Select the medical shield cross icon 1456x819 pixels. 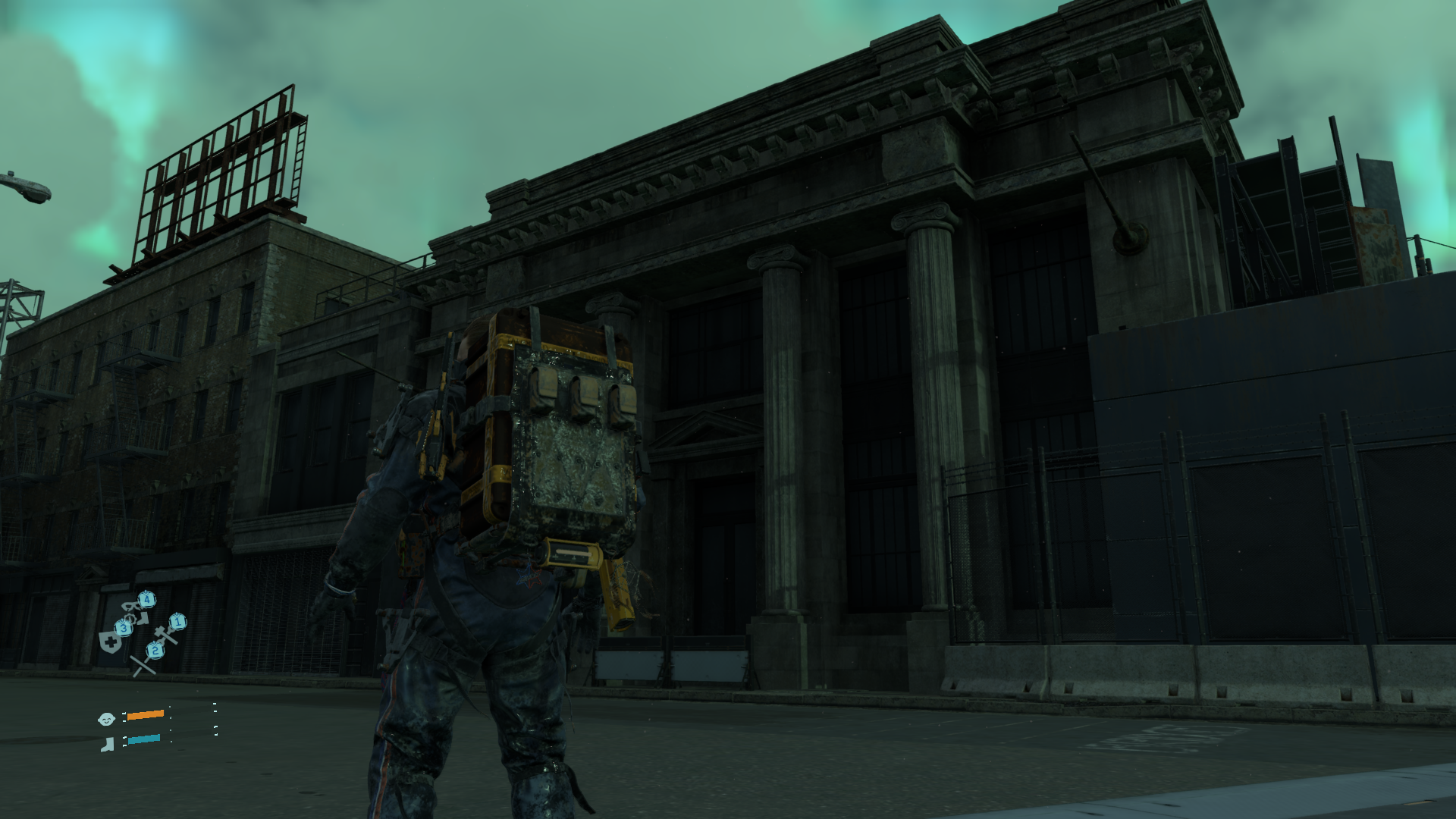click(111, 642)
